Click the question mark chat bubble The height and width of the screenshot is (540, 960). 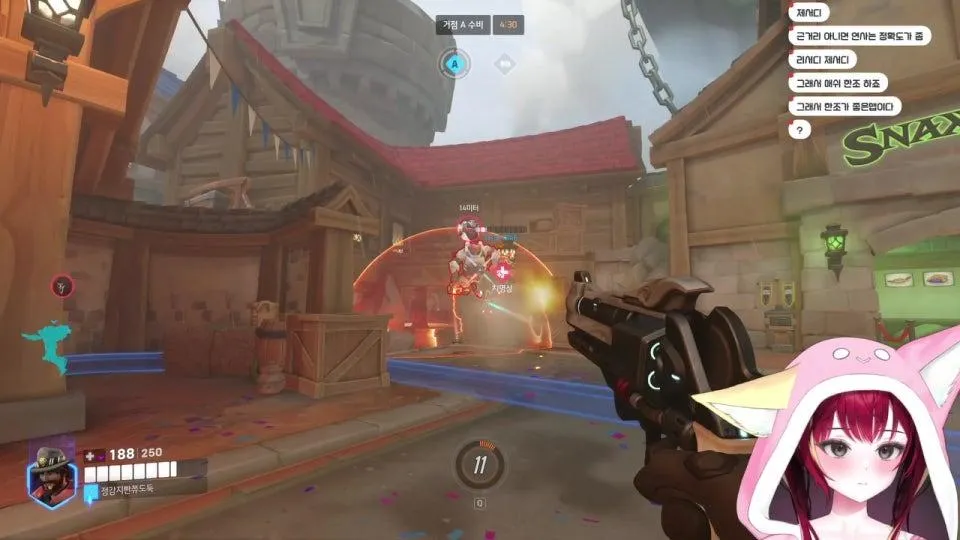click(x=799, y=129)
